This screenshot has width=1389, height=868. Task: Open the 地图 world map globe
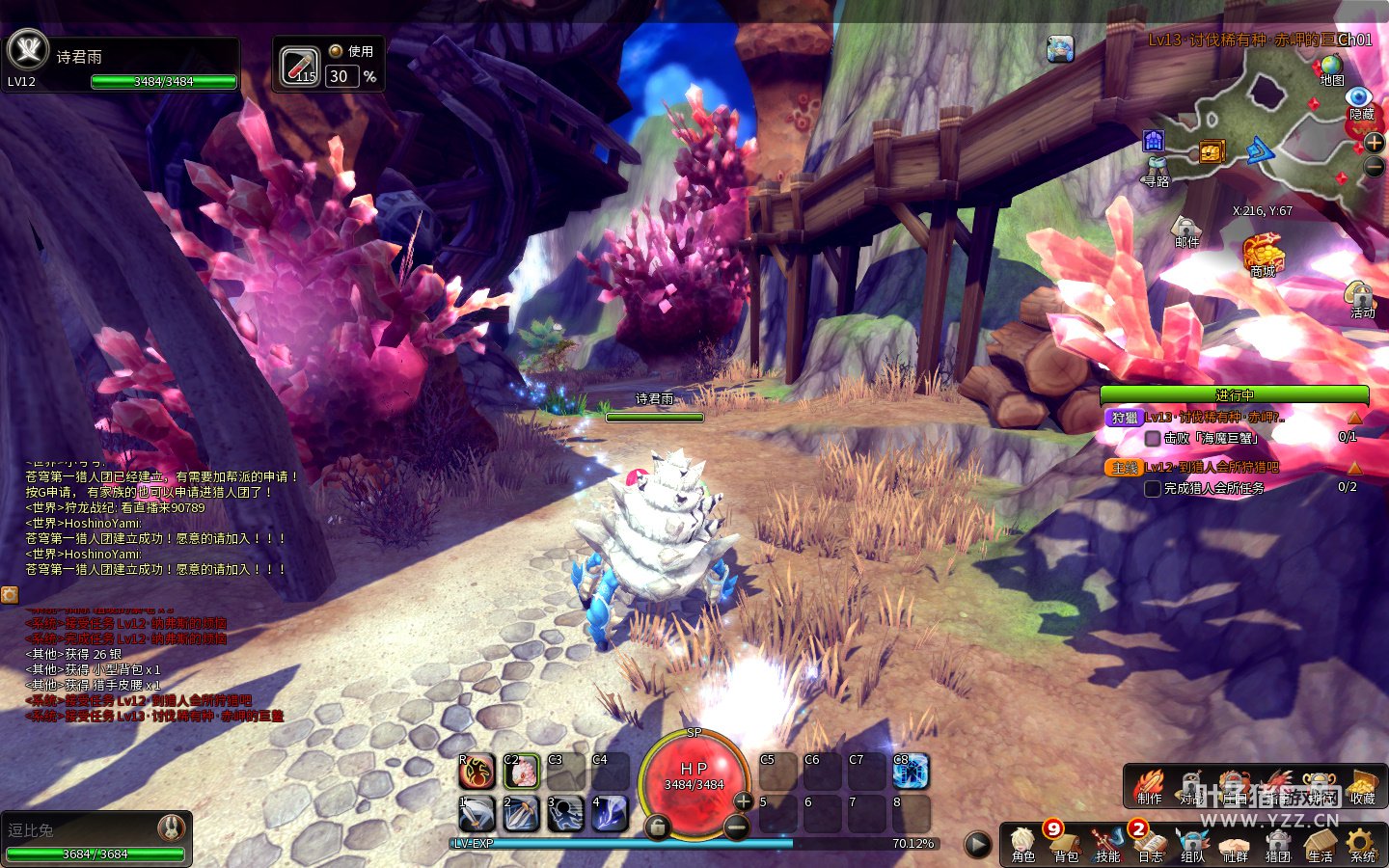click(1332, 68)
